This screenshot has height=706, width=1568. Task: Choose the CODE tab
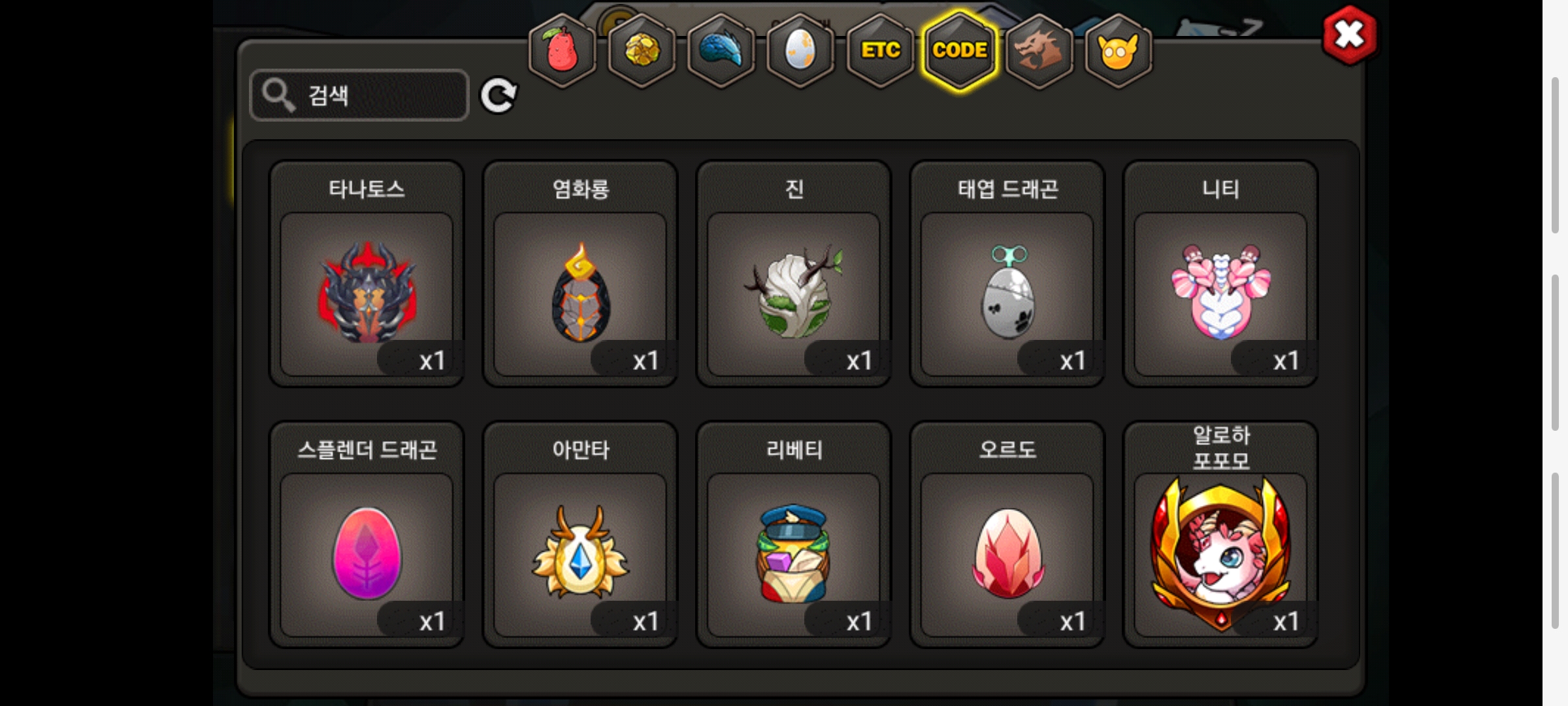coord(960,50)
